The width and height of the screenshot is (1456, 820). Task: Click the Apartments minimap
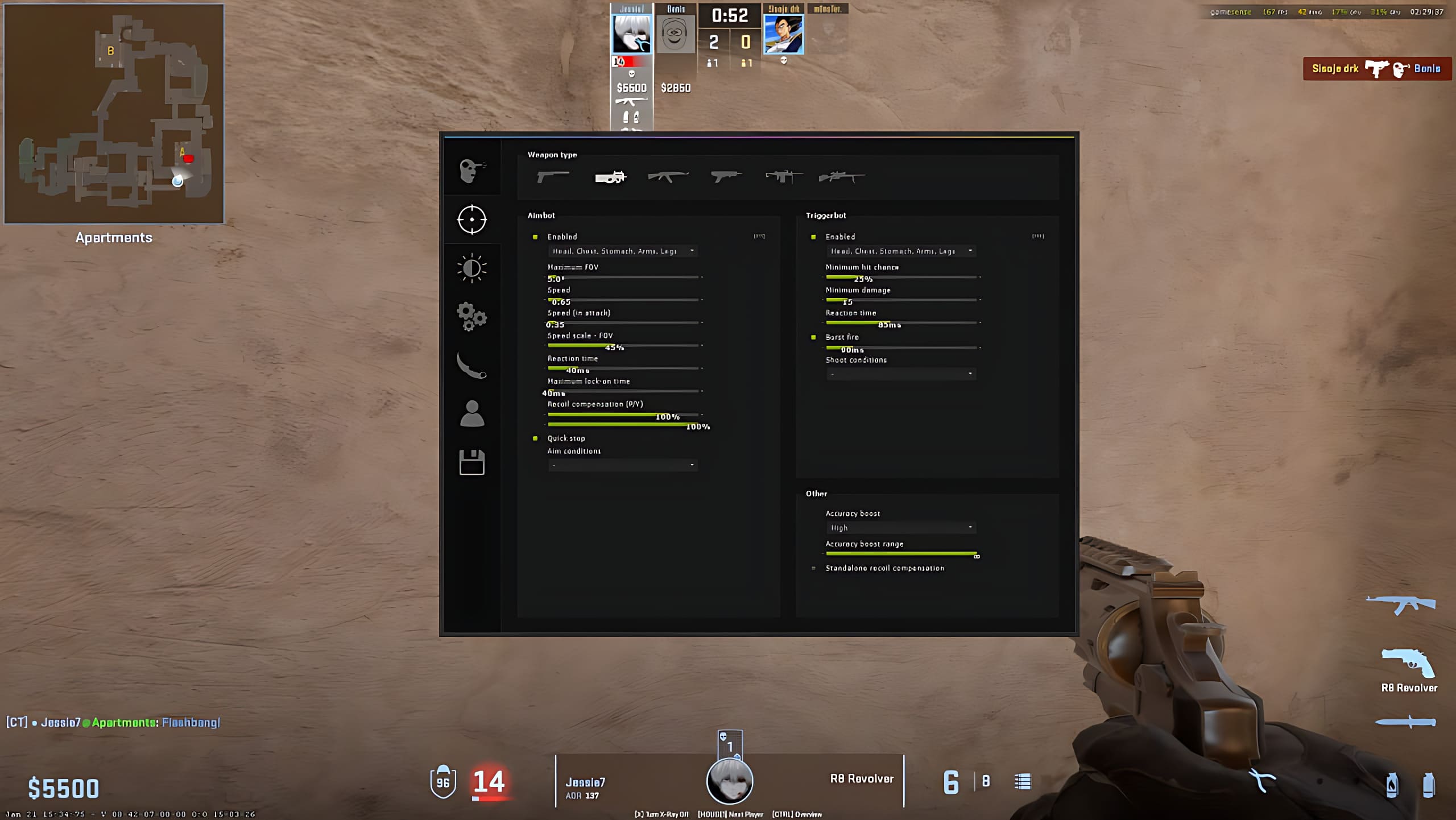point(114,114)
